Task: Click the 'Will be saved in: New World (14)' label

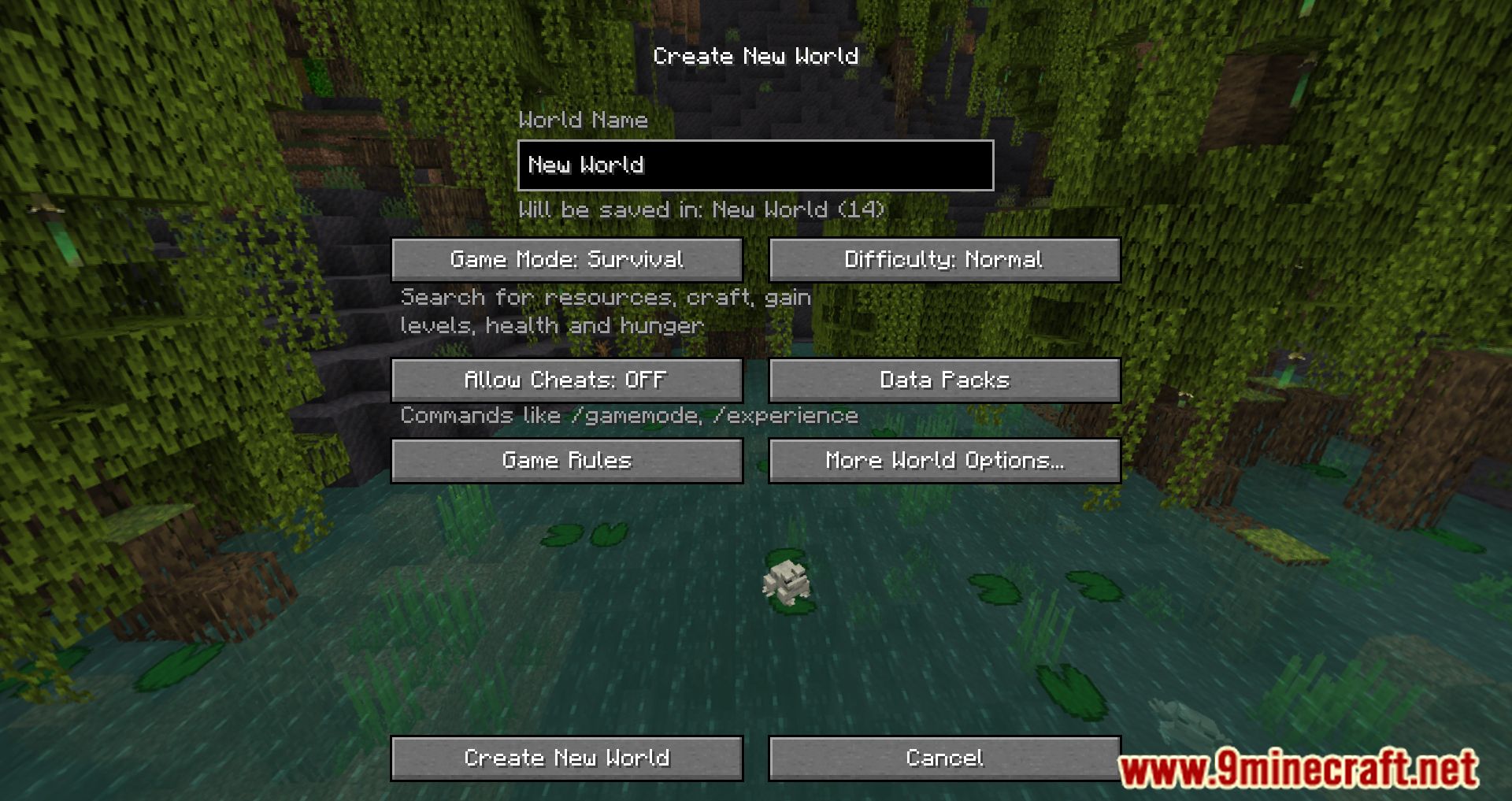Action: (x=703, y=210)
